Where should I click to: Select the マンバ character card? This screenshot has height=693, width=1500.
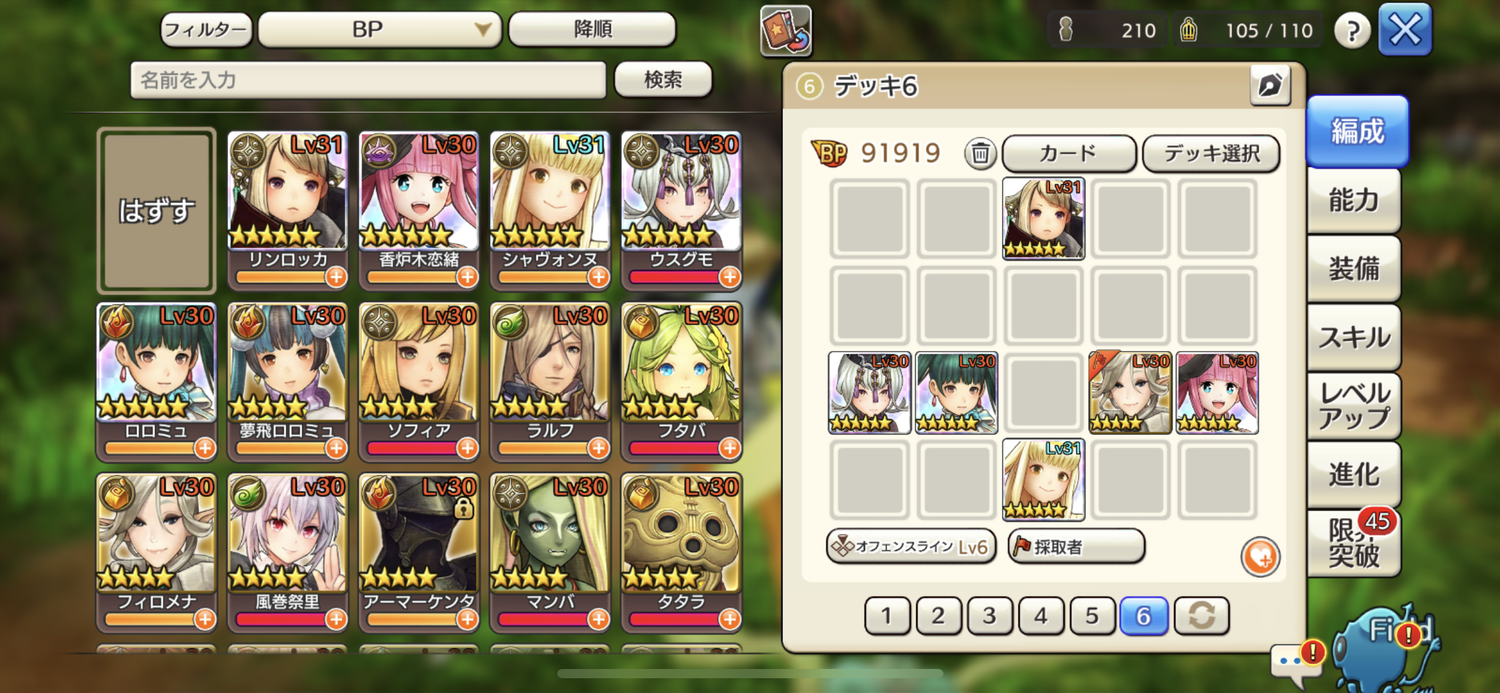click(549, 551)
